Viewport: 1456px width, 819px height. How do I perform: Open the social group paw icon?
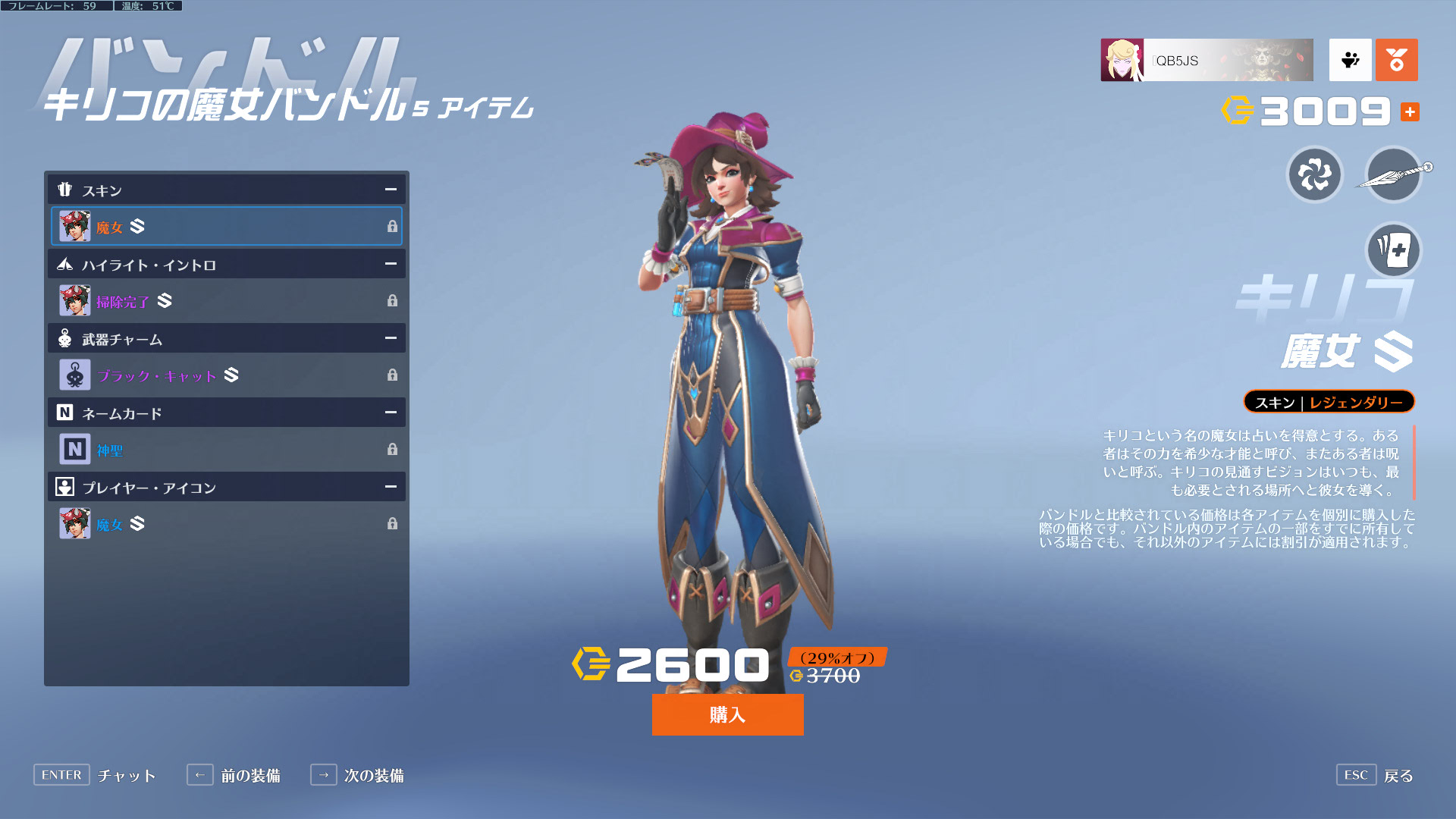coord(1350,60)
